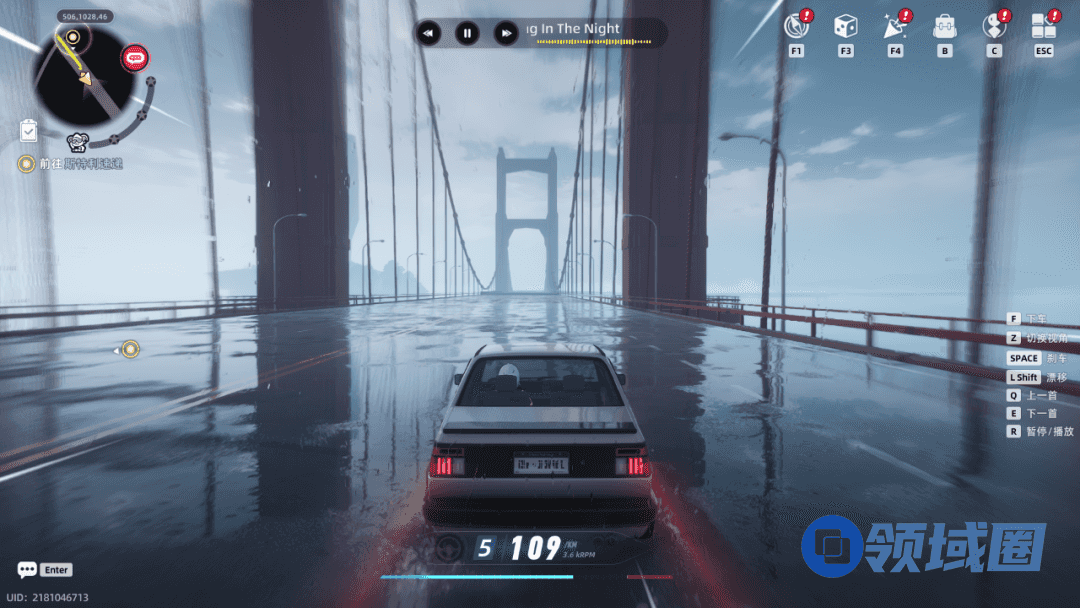Open the clipboard checklist icon
1080x608 pixels.
tap(29, 131)
